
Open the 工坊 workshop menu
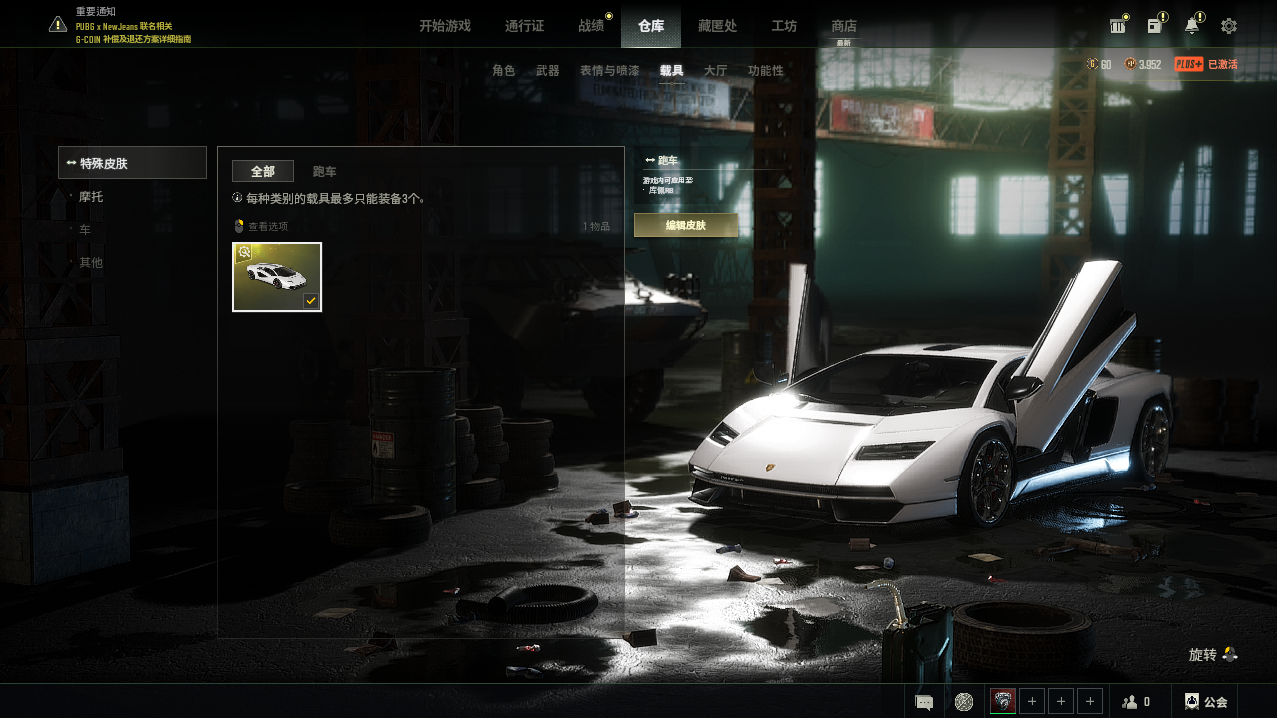tap(784, 26)
